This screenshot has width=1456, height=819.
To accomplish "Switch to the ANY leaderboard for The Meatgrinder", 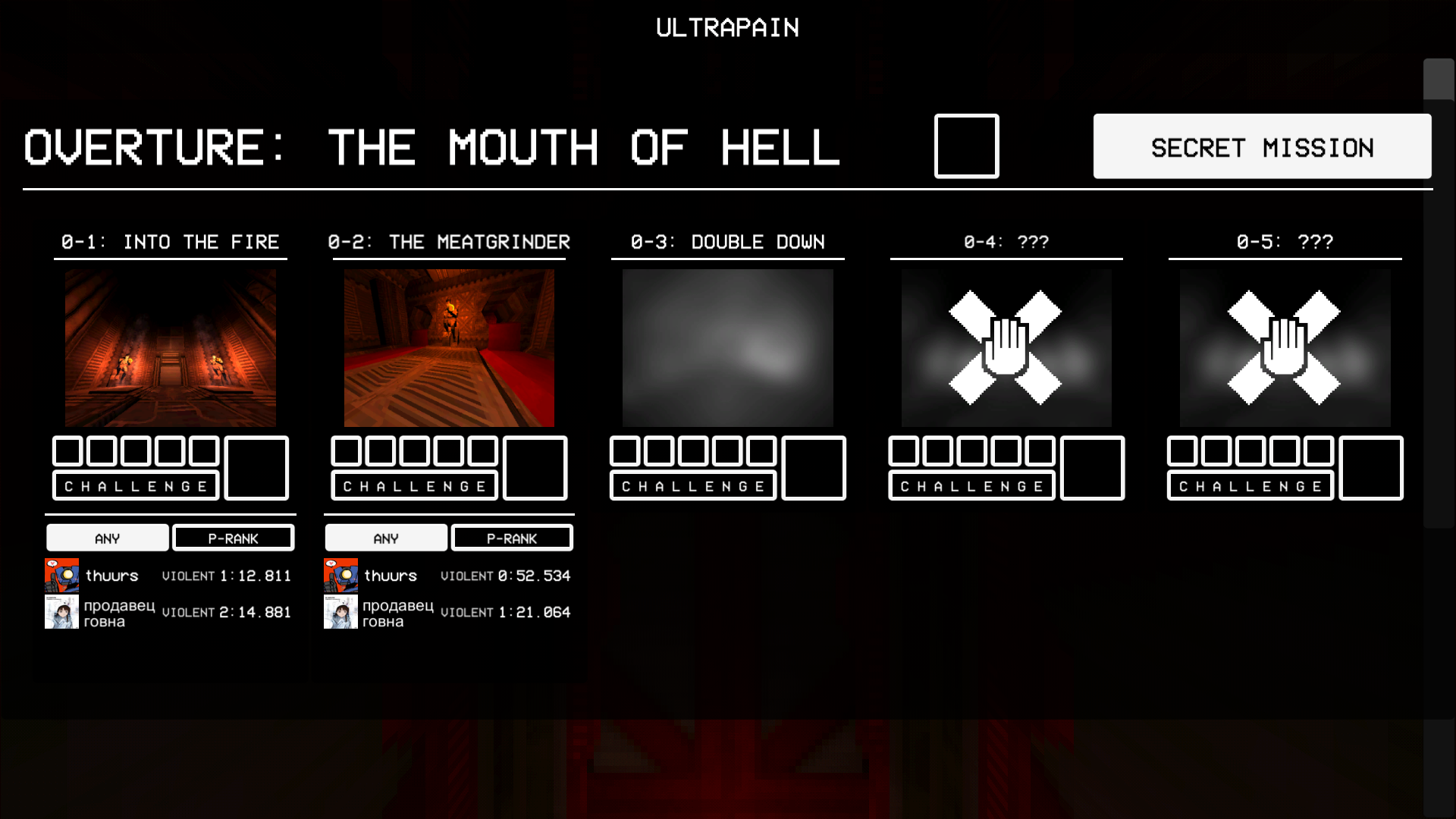I will (x=386, y=538).
